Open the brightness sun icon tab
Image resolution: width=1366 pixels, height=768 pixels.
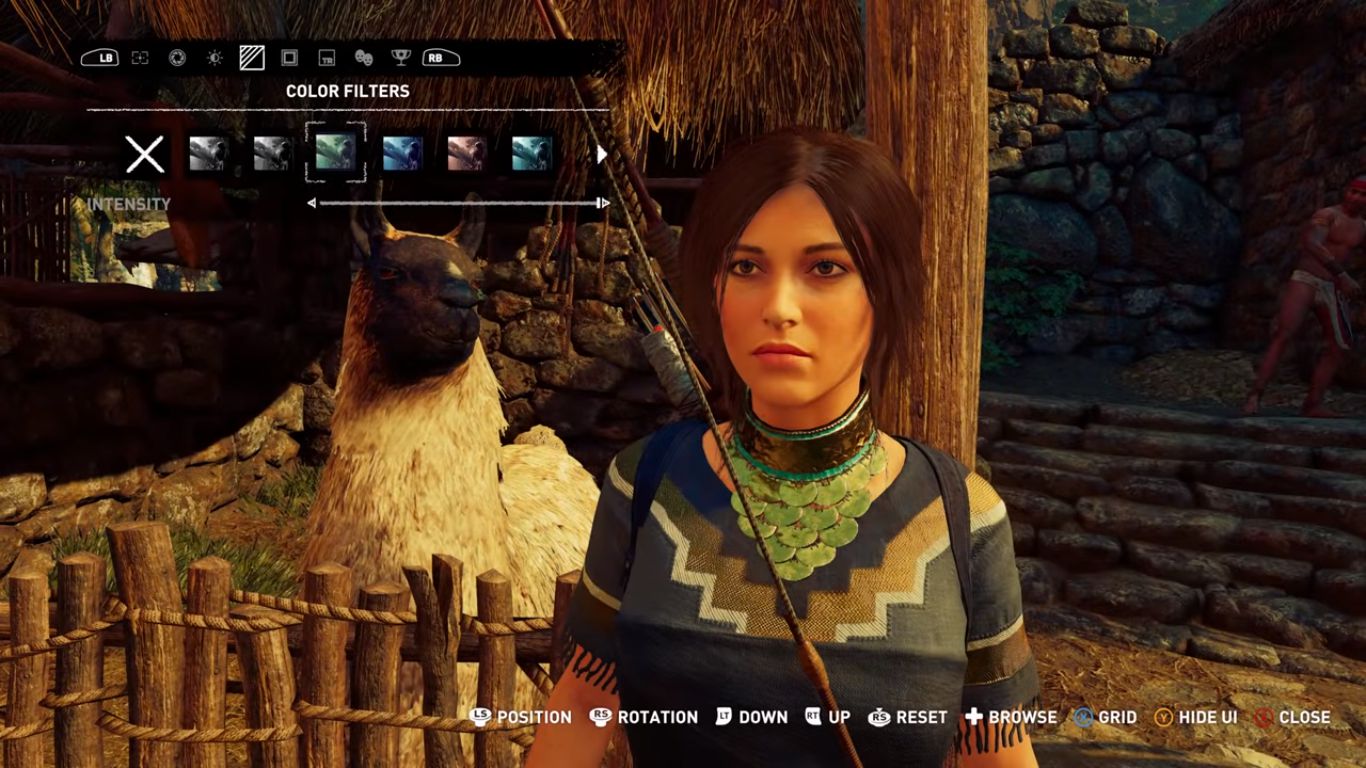click(214, 58)
